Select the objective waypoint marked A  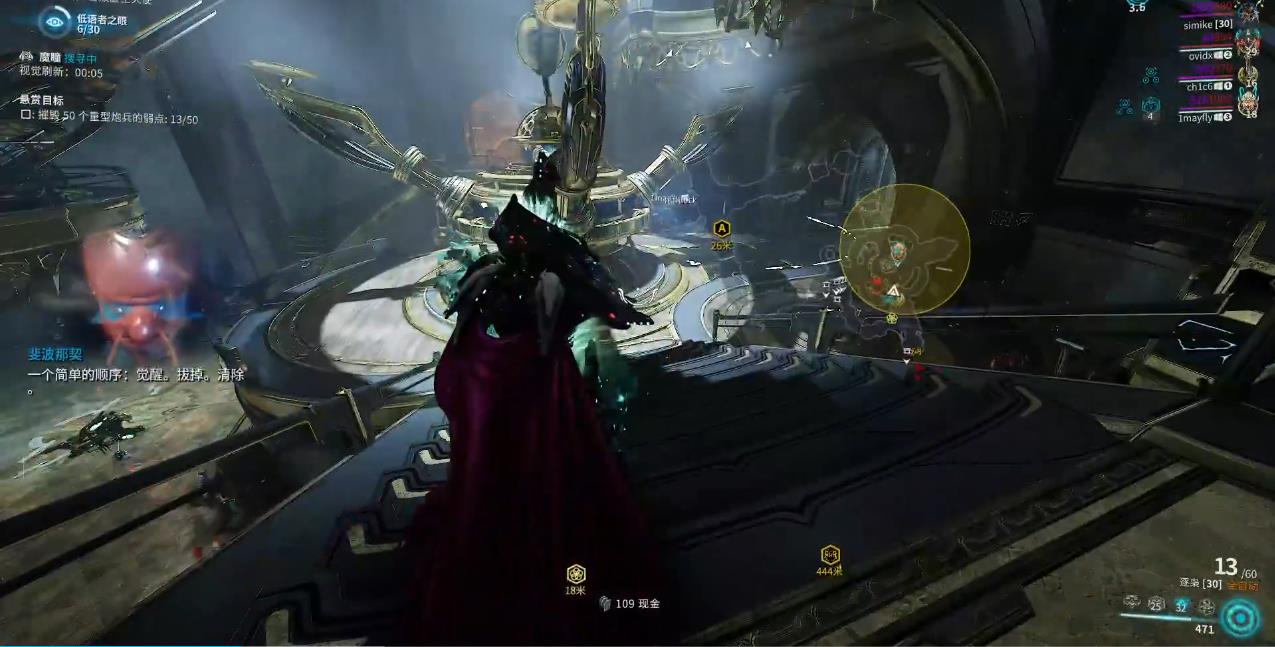click(x=721, y=229)
